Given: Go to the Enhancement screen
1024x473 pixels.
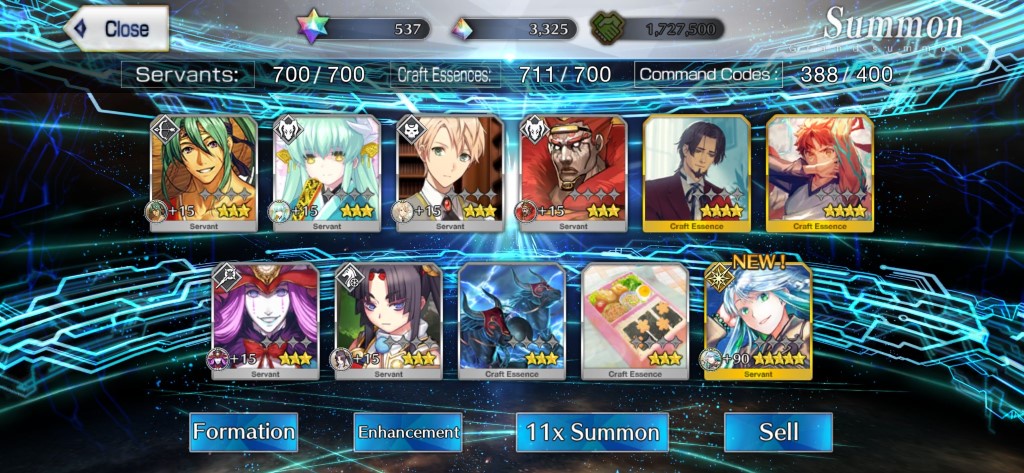Looking at the screenshot, I should [x=408, y=432].
